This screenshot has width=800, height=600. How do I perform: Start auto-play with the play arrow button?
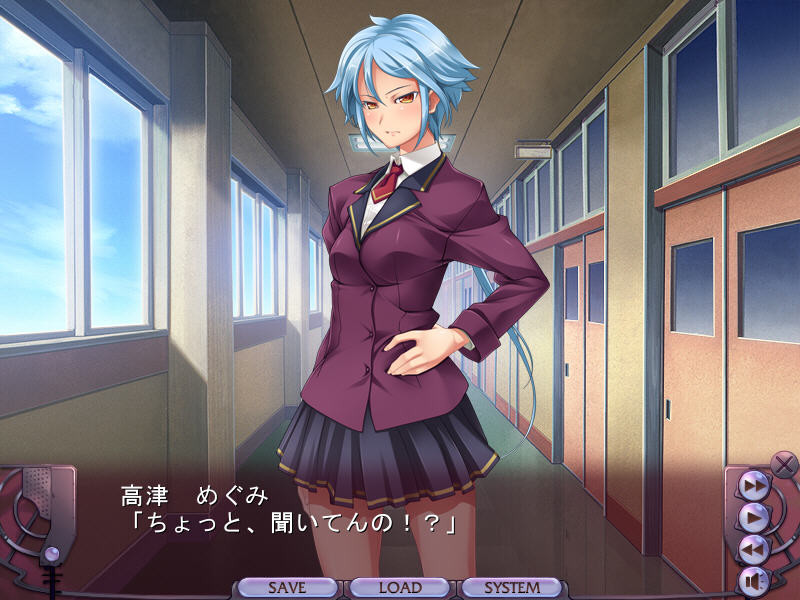click(753, 517)
